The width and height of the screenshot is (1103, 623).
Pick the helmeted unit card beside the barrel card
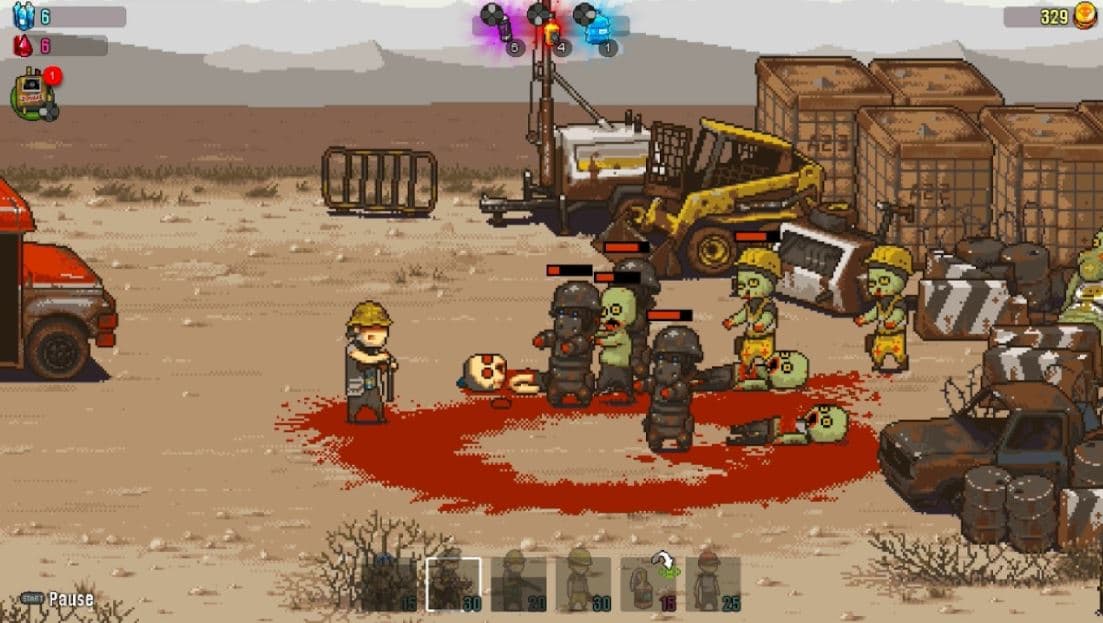(x=583, y=584)
